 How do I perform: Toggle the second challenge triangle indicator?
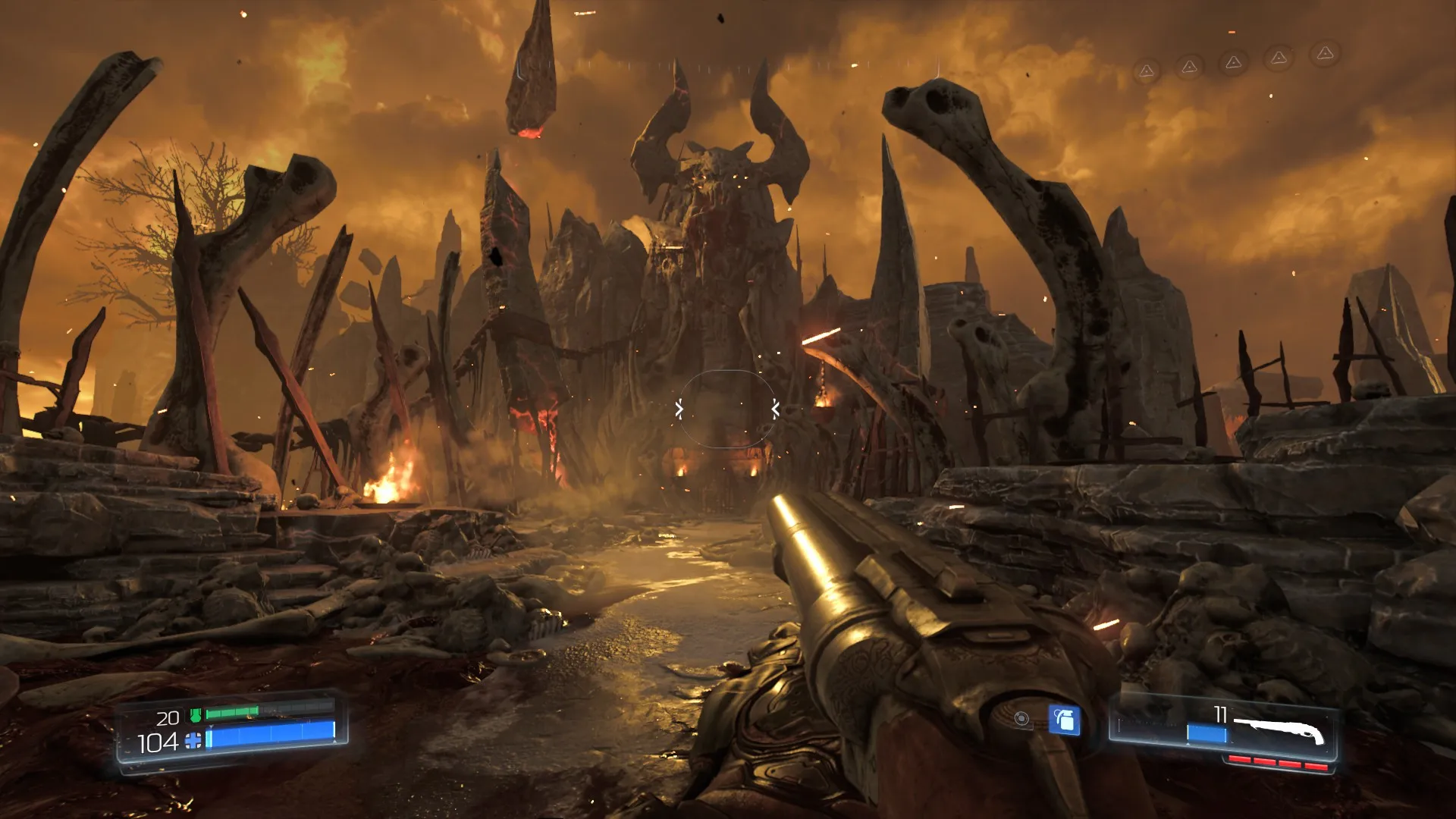pyautogui.click(x=1189, y=67)
